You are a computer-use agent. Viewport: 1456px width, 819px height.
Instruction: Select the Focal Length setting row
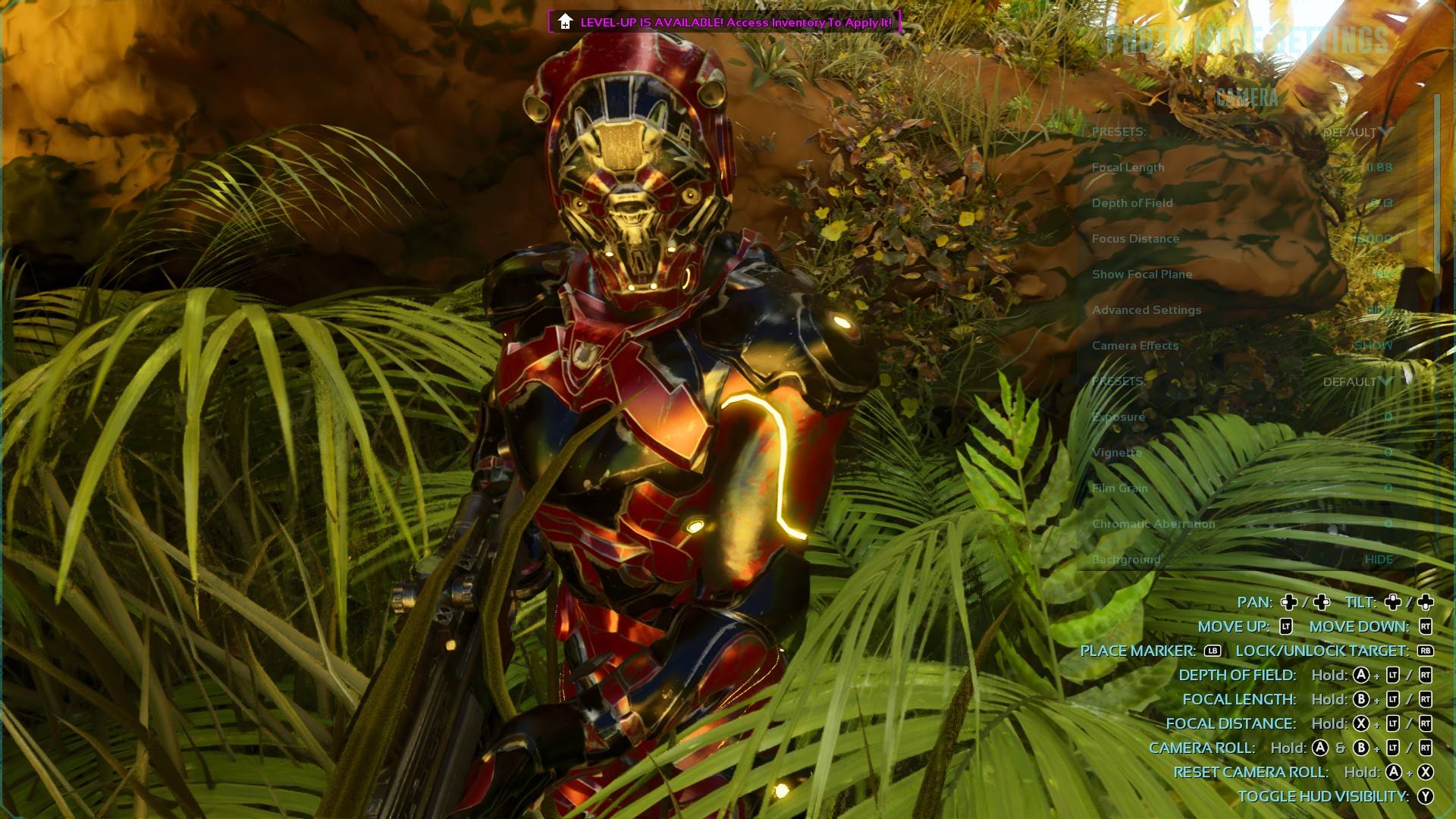(1241, 168)
